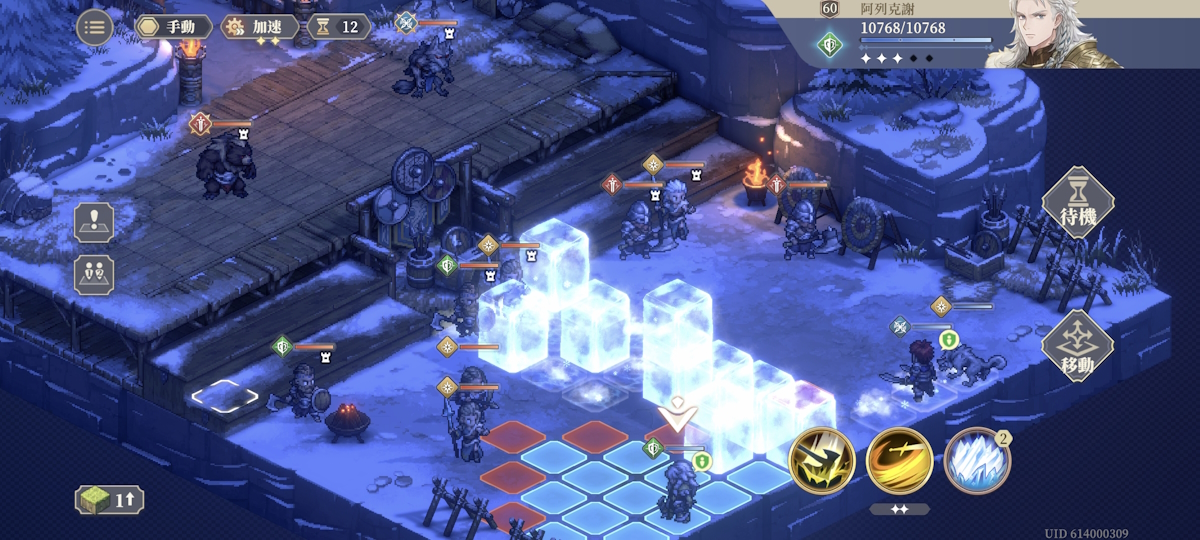The height and width of the screenshot is (540, 1200).
Task: Choose the 移動 move button
Action: [x=1078, y=346]
